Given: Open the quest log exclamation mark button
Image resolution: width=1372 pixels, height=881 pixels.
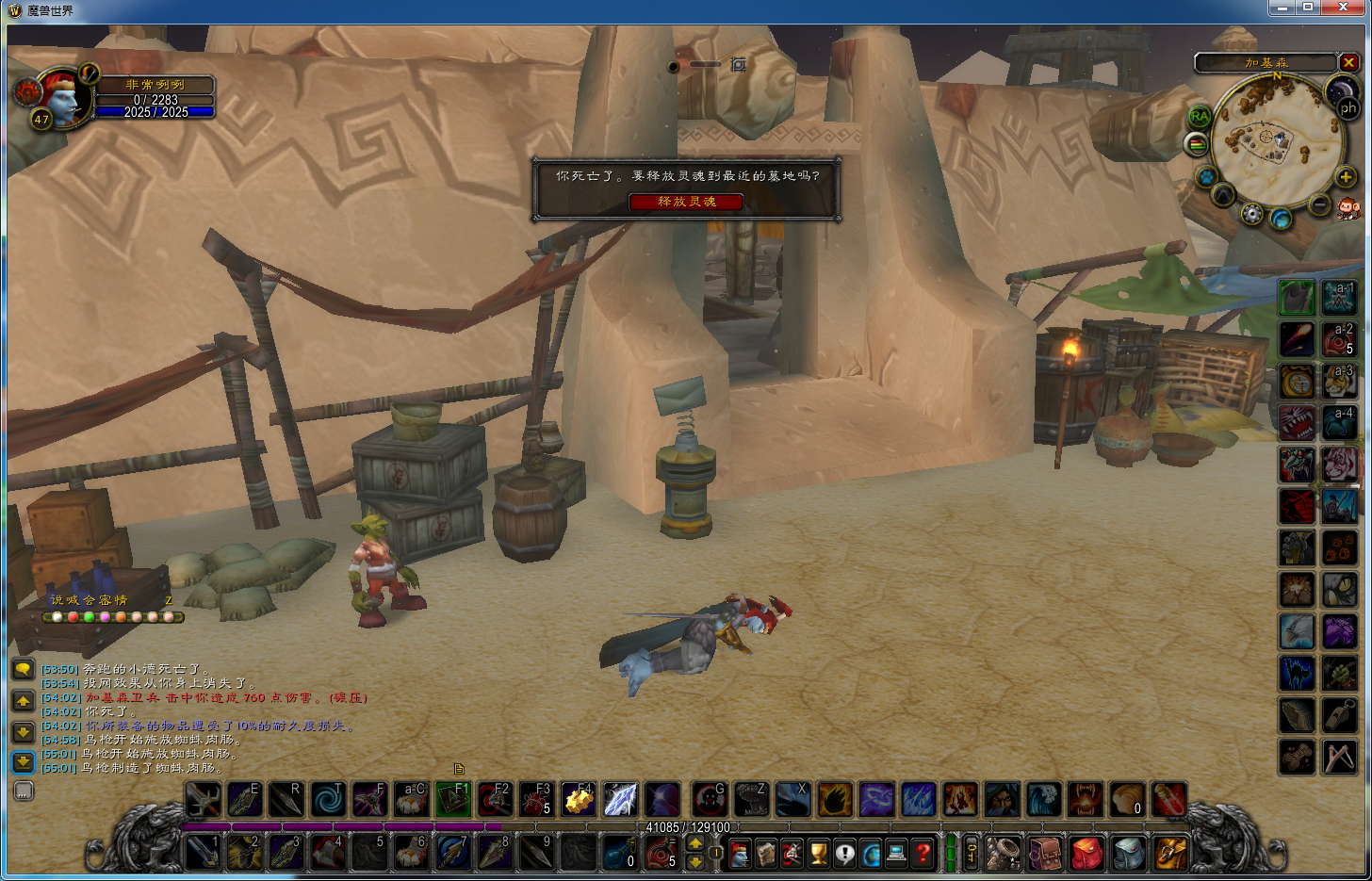Looking at the screenshot, I should tap(845, 854).
